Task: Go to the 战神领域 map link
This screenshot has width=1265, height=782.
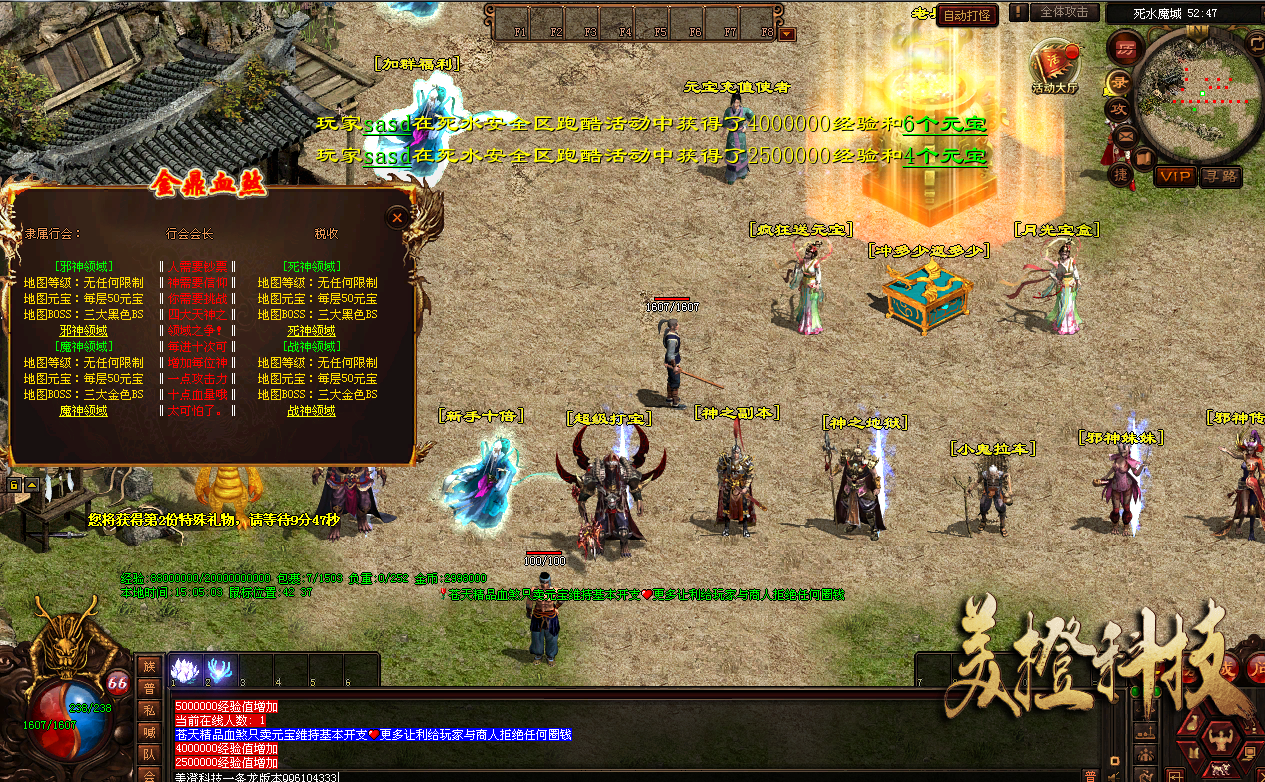Action: [311, 411]
